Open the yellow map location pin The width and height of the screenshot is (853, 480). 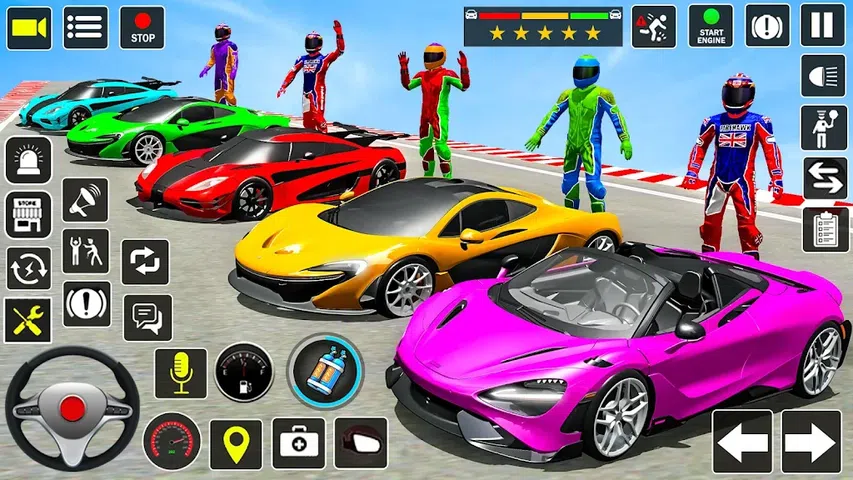236,444
